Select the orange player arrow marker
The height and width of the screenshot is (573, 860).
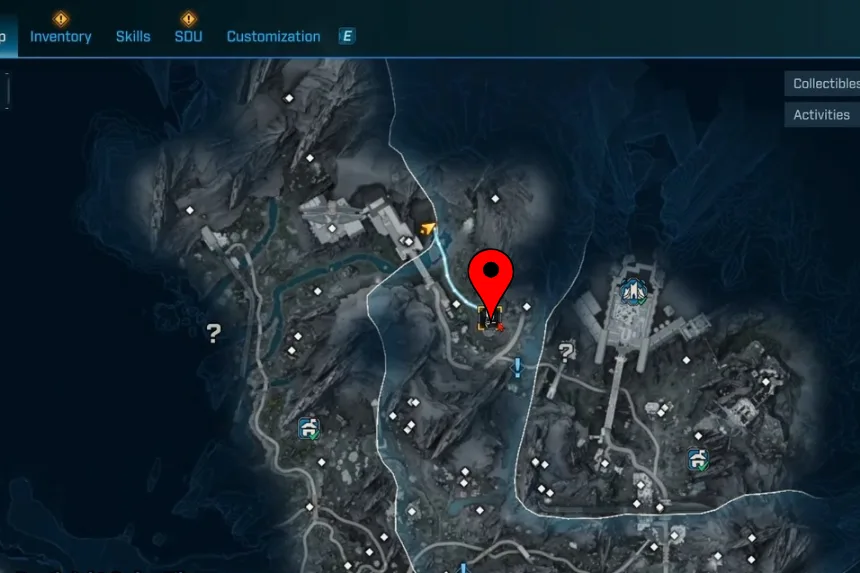coord(428,228)
